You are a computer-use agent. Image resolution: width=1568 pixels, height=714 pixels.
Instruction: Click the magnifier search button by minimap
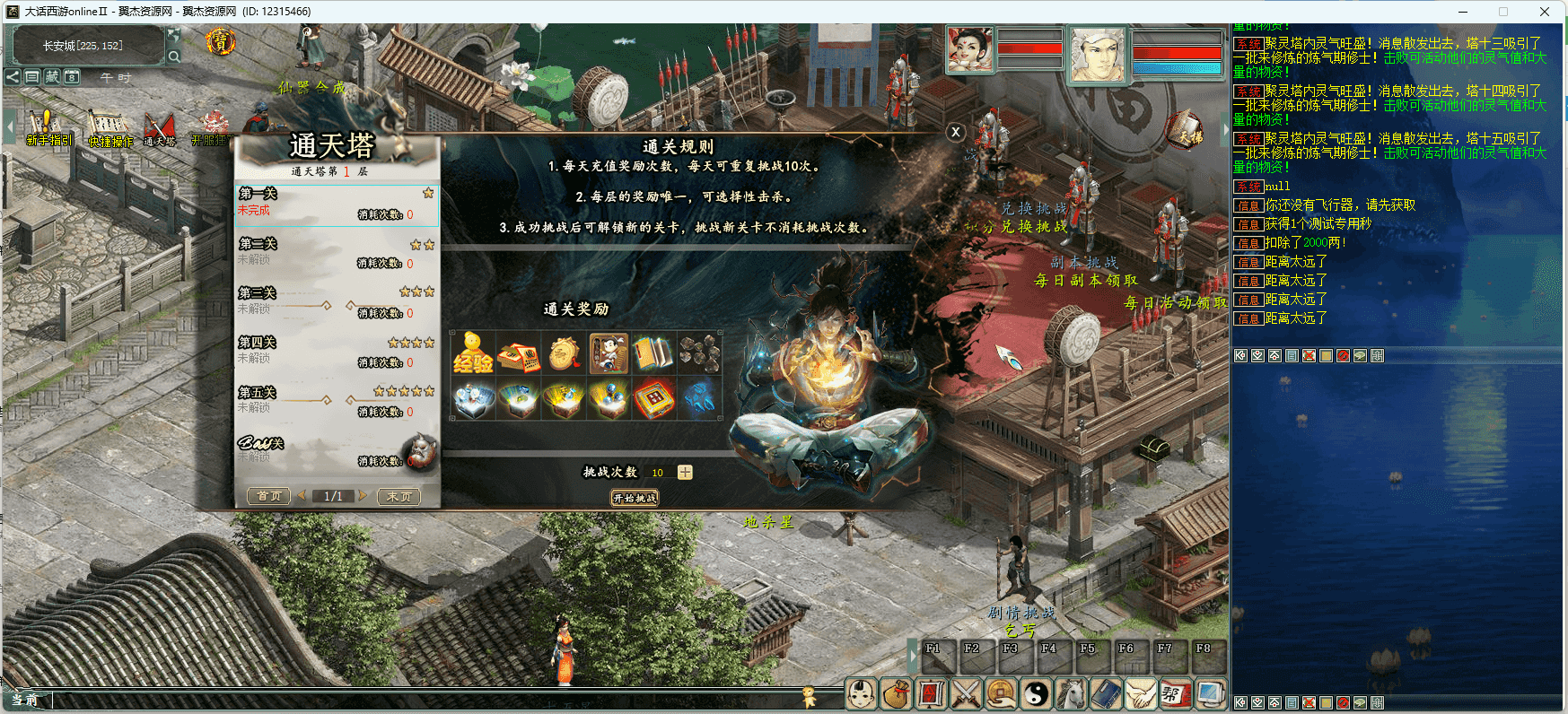tap(174, 57)
